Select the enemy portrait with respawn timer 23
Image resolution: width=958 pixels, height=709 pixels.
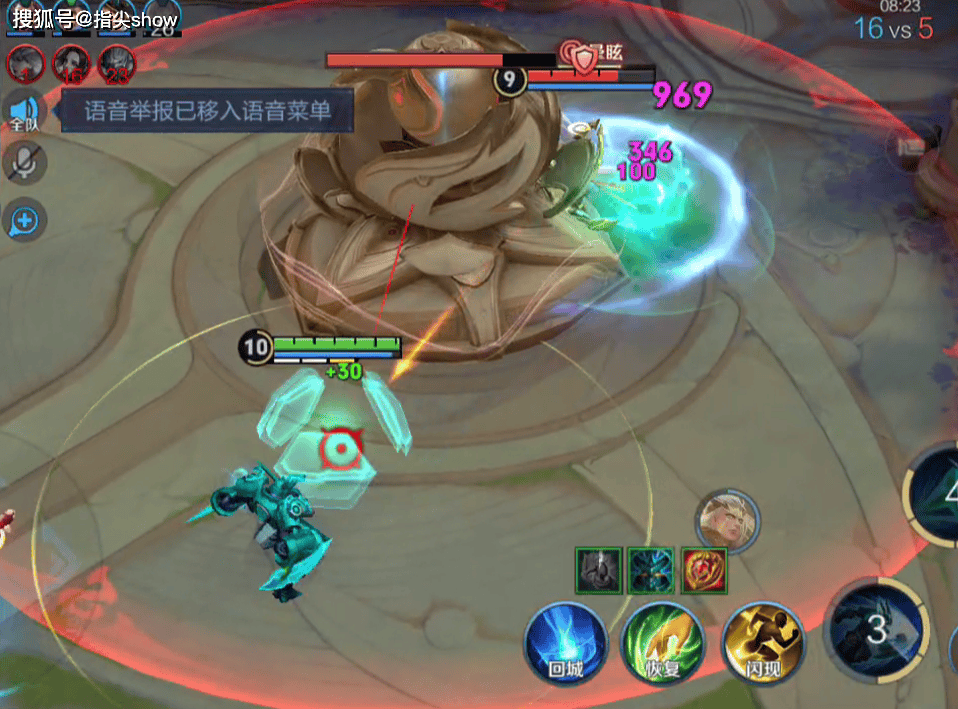[x=117, y=64]
